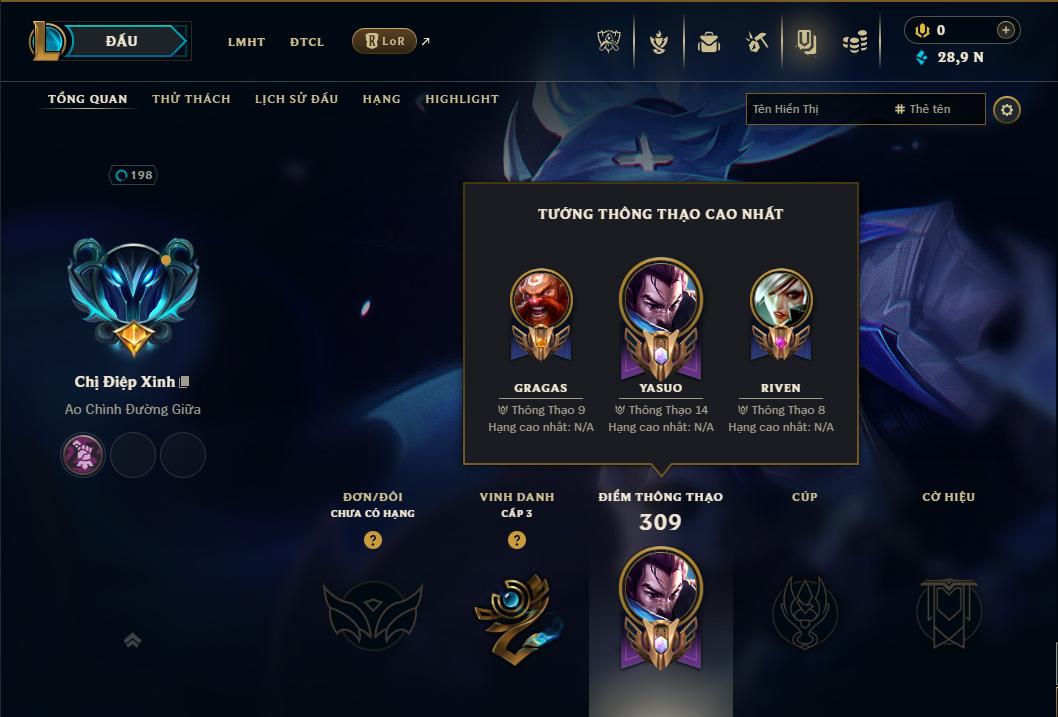Image resolution: width=1058 pixels, height=717 pixels.
Task: Open the coin stack store icon
Action: (x=855, y=42)
